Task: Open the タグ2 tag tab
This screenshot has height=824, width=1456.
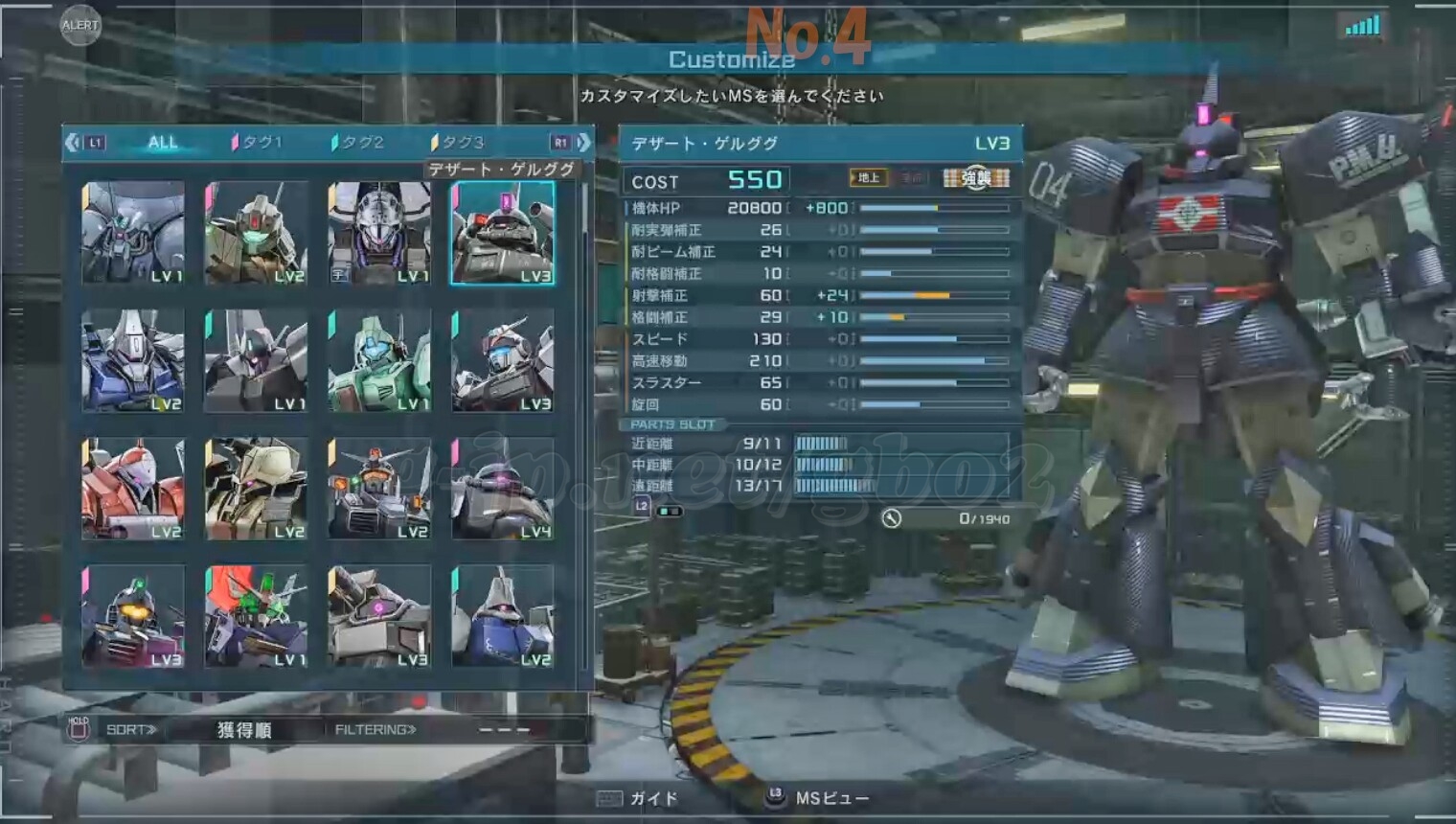Action: pyautogui.click(x=359, y=143)
